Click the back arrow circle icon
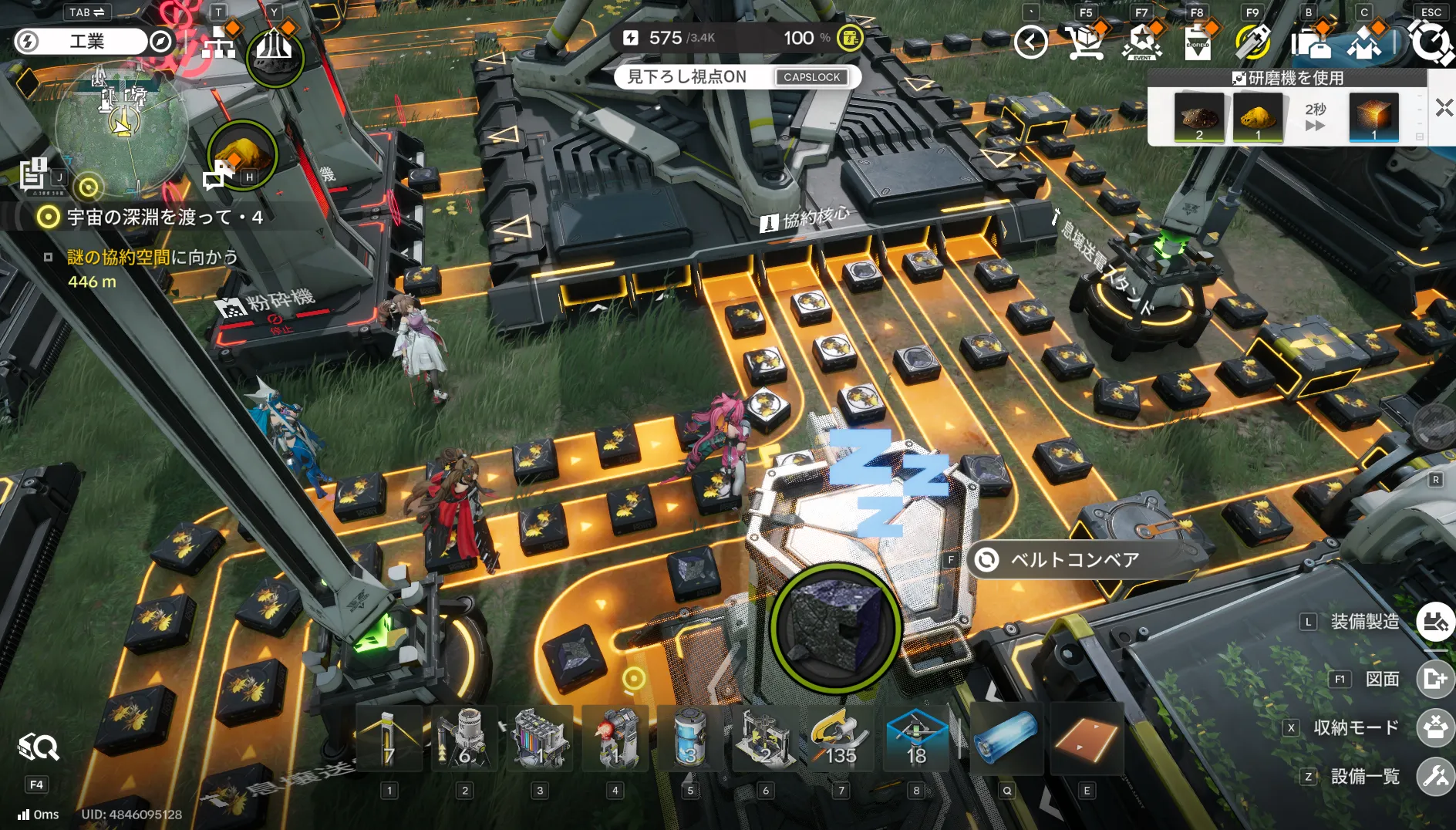This screenshot has height=830, width=1456. pyautogui.click(x=1030, y=42)
